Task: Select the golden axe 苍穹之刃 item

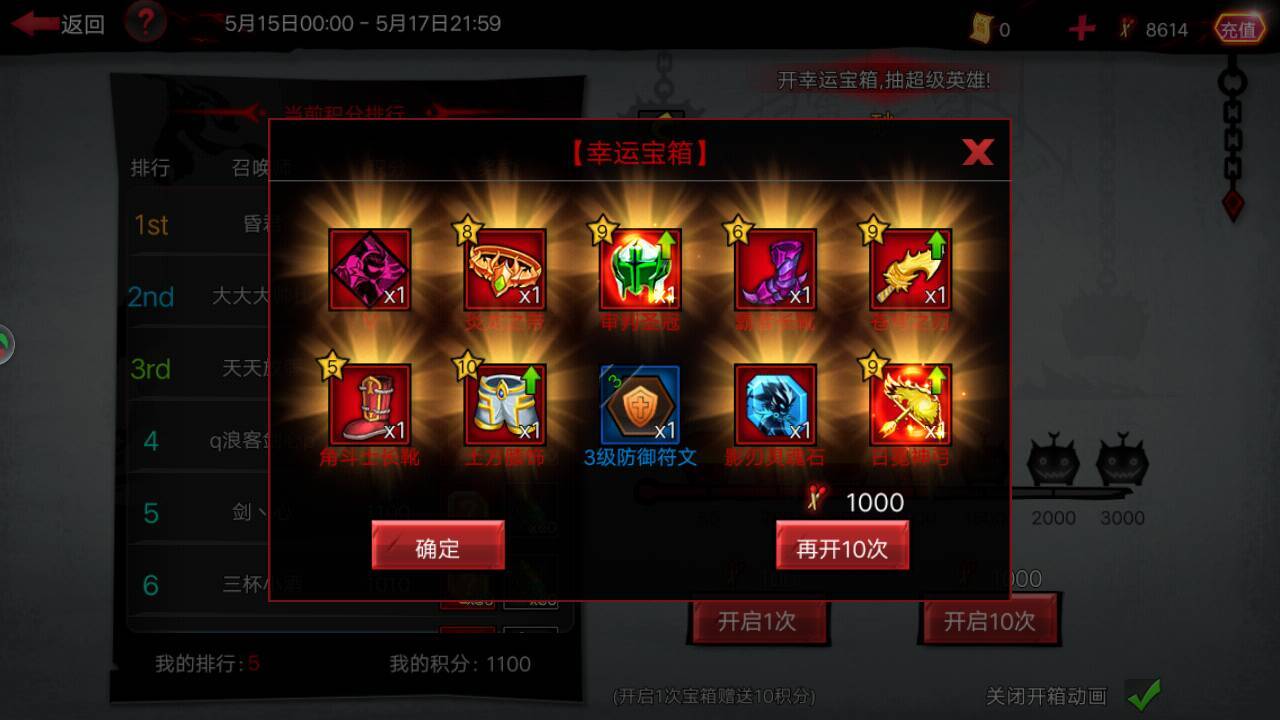Action: click(x=908, y=268)
